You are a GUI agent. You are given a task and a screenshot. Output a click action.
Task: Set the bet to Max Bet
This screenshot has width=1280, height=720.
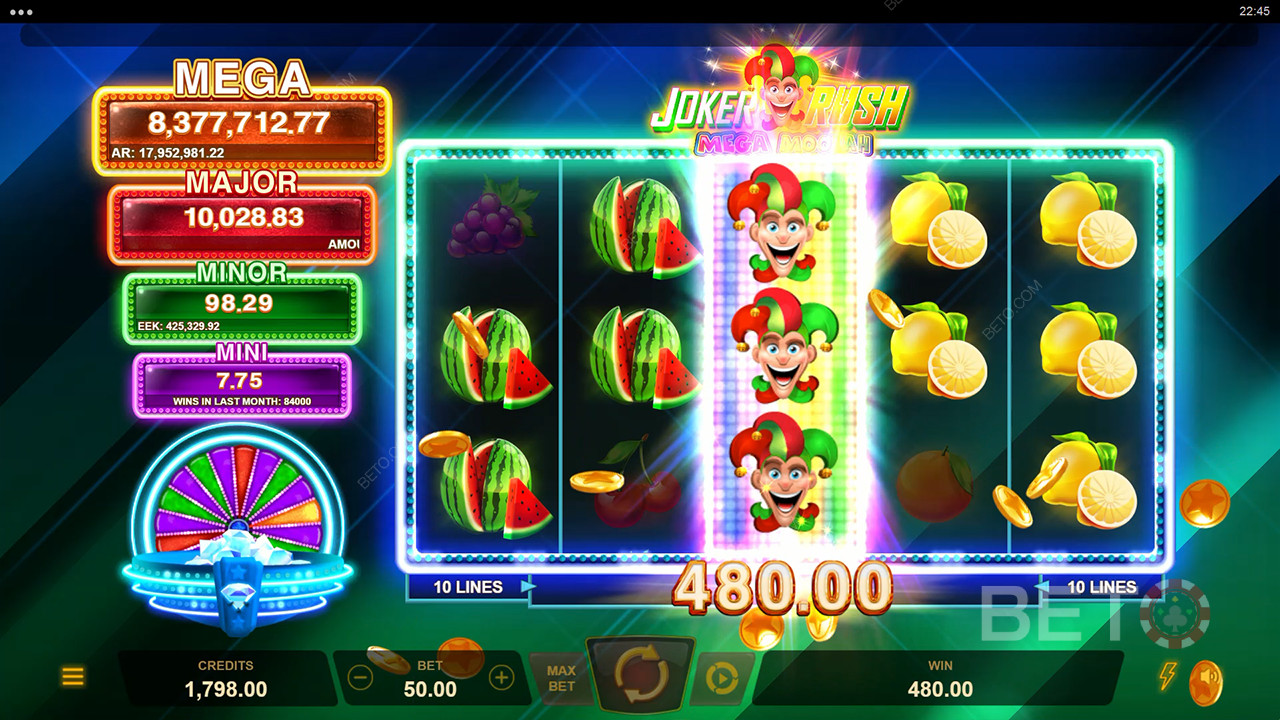pyautogui.click(x=561, y=678)
